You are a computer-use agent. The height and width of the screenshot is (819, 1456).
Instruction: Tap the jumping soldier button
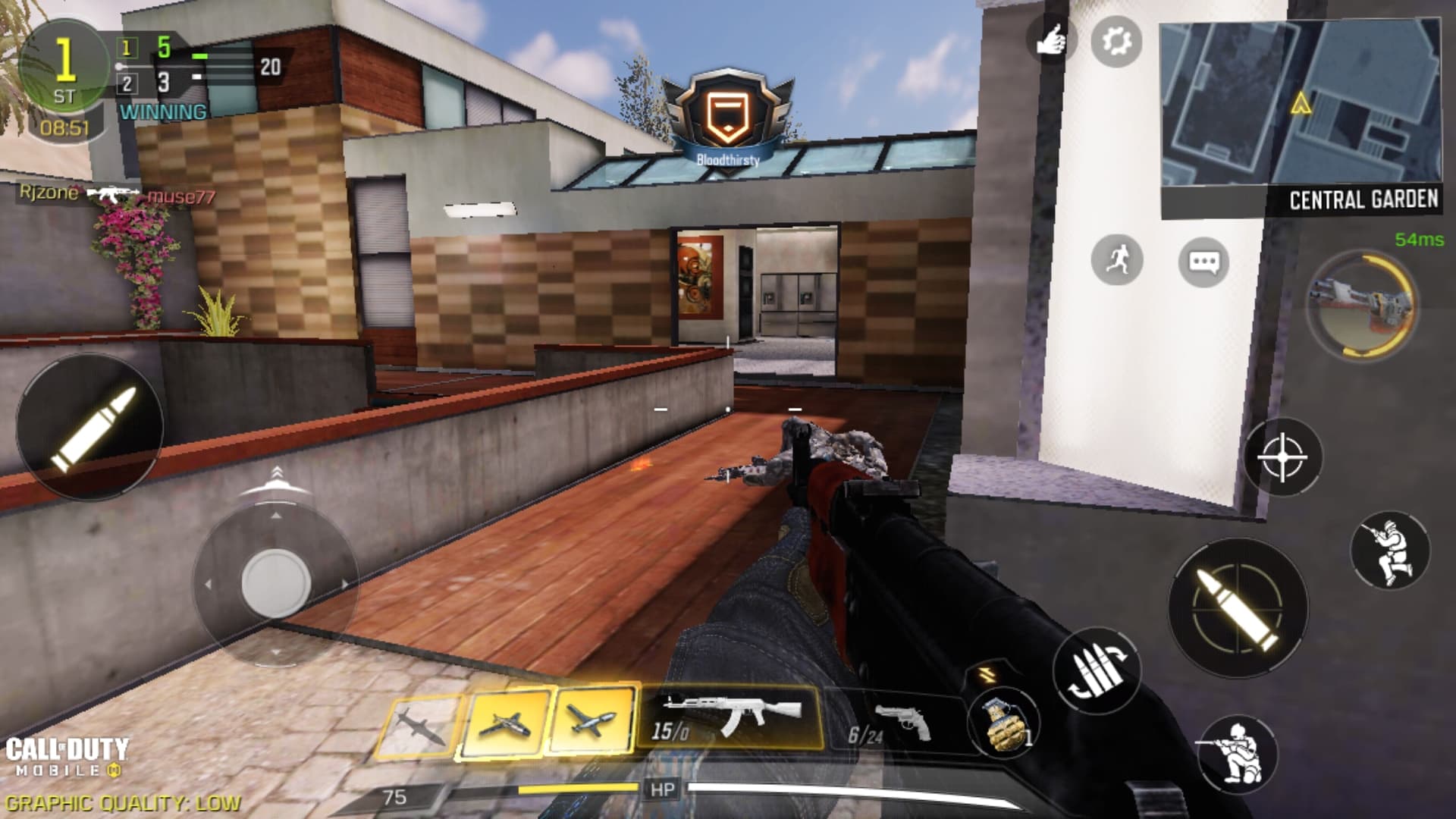pos(1390,551)
